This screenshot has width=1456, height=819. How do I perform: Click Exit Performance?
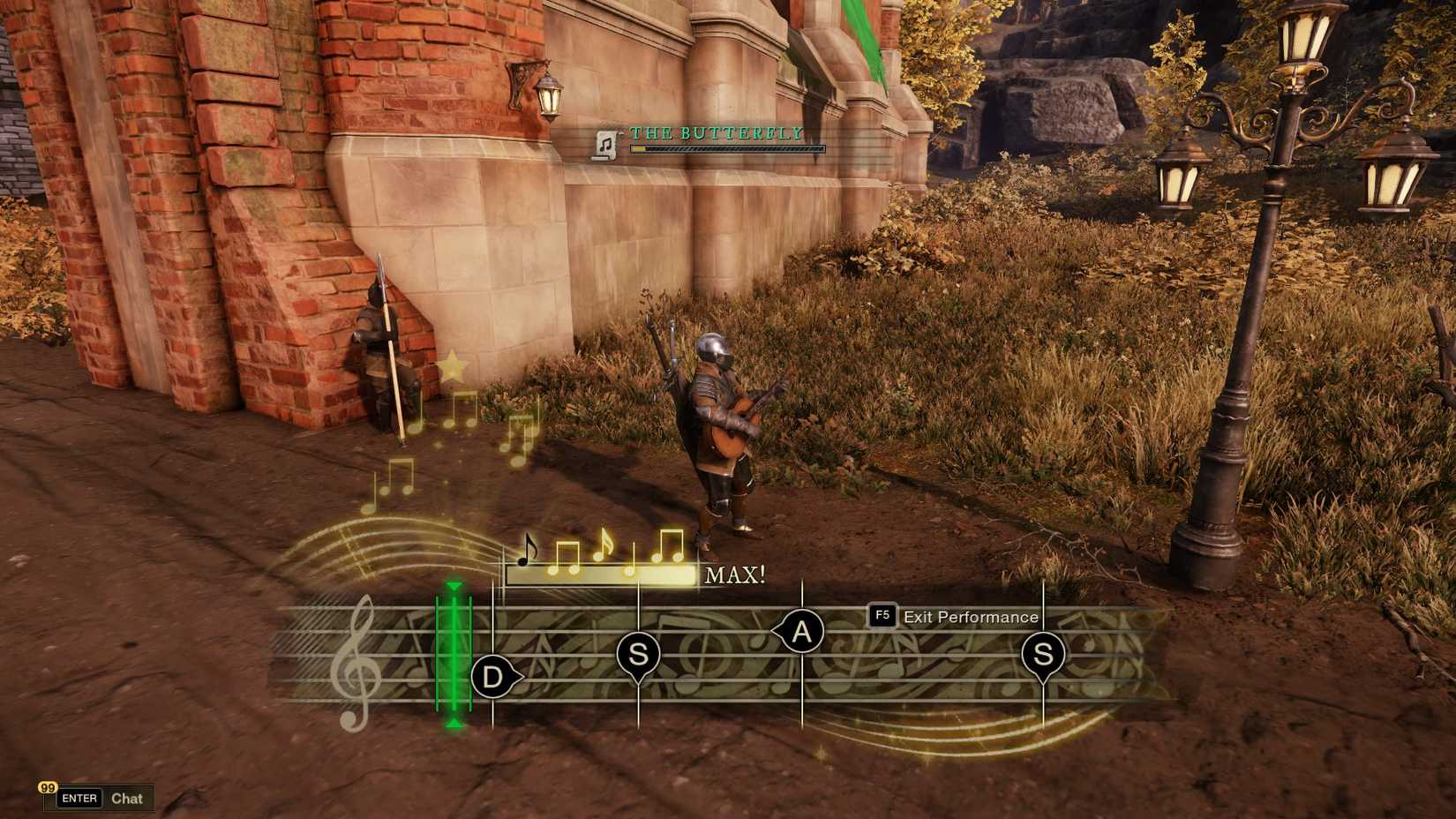click(x=968, y=618)
